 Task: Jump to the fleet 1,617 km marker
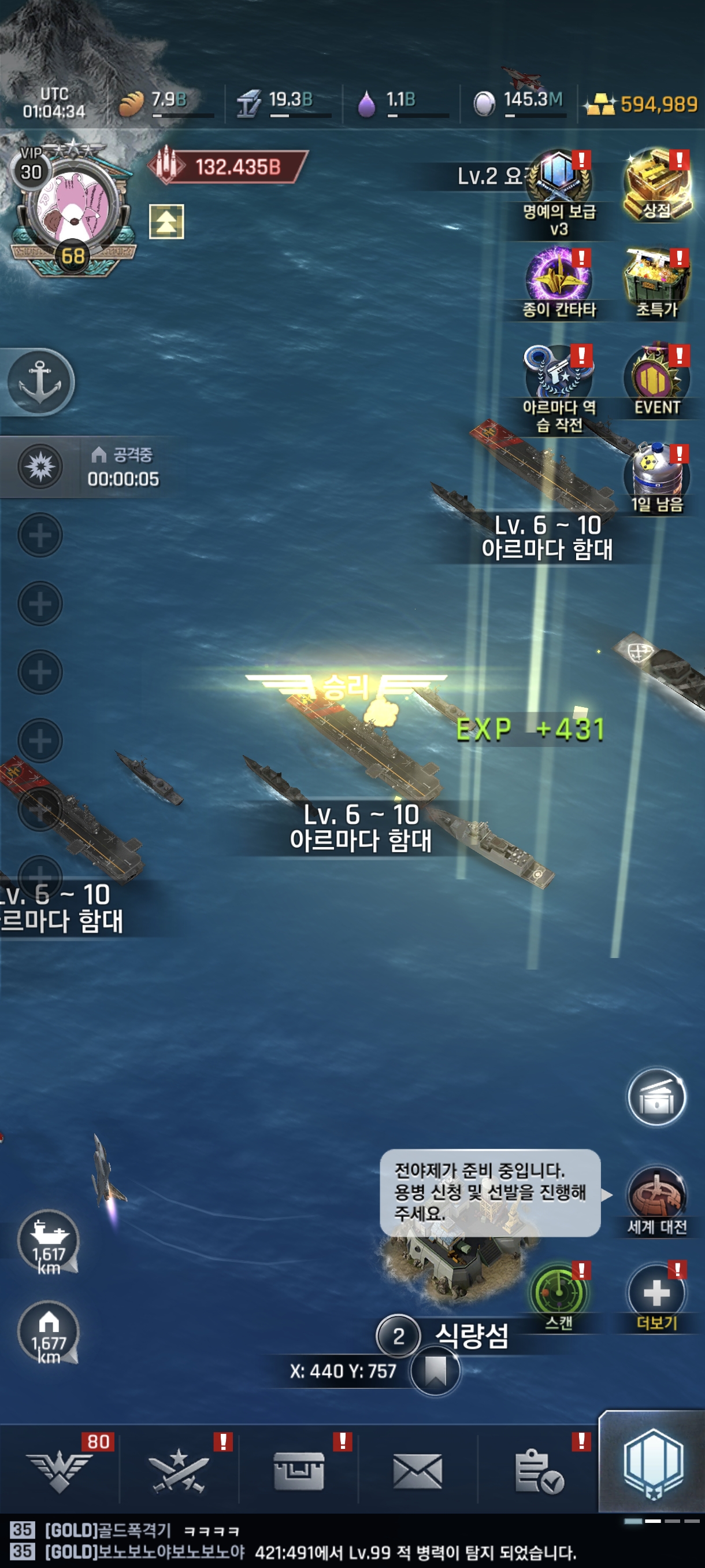tap(49, 1242)
